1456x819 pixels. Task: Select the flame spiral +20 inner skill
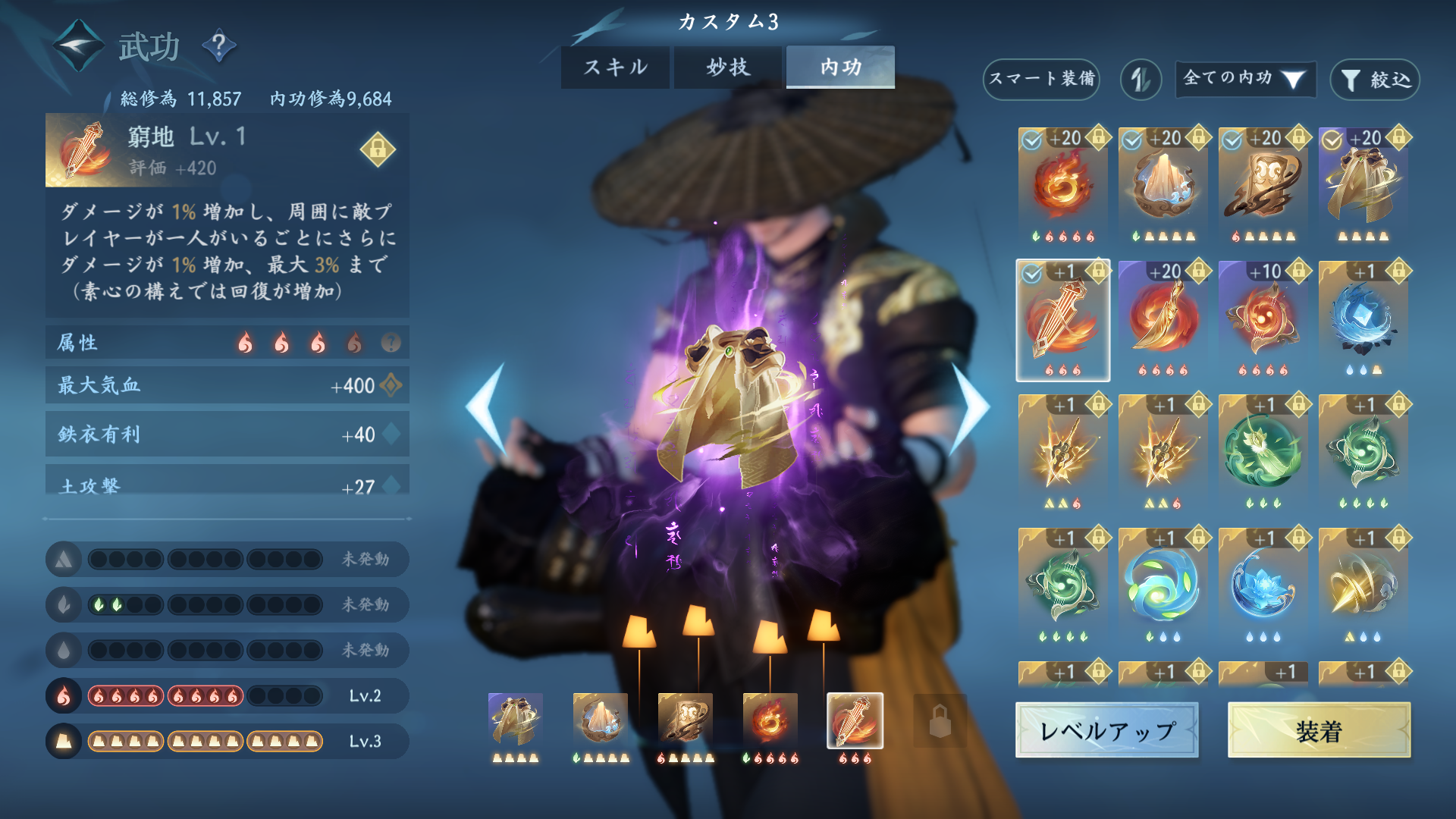pyautogui.click(x=1062, y=187)
